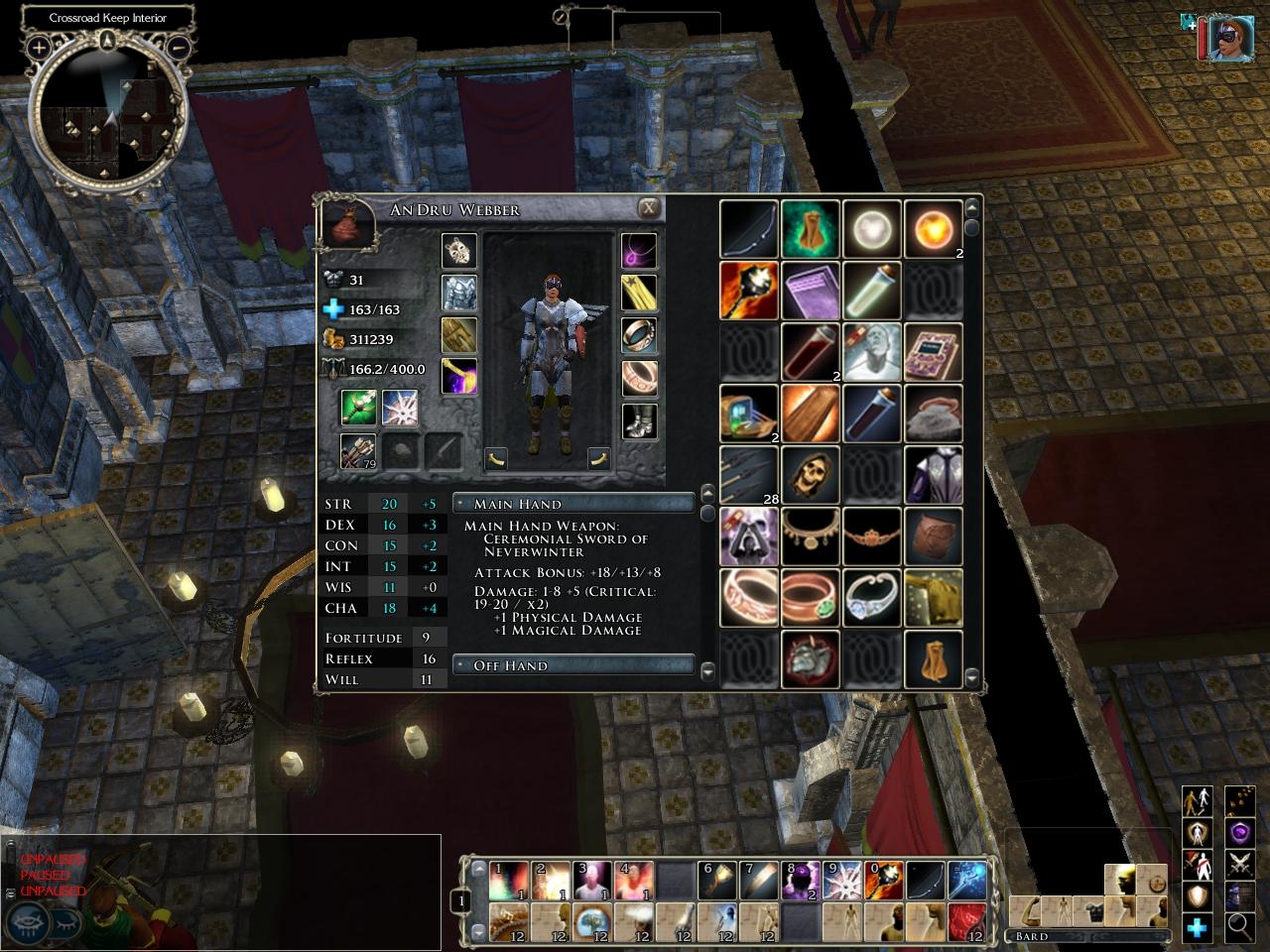This screenshot has width=1270, height=952.
Task: Select the equipped boots slot
Action: (639, 420)
